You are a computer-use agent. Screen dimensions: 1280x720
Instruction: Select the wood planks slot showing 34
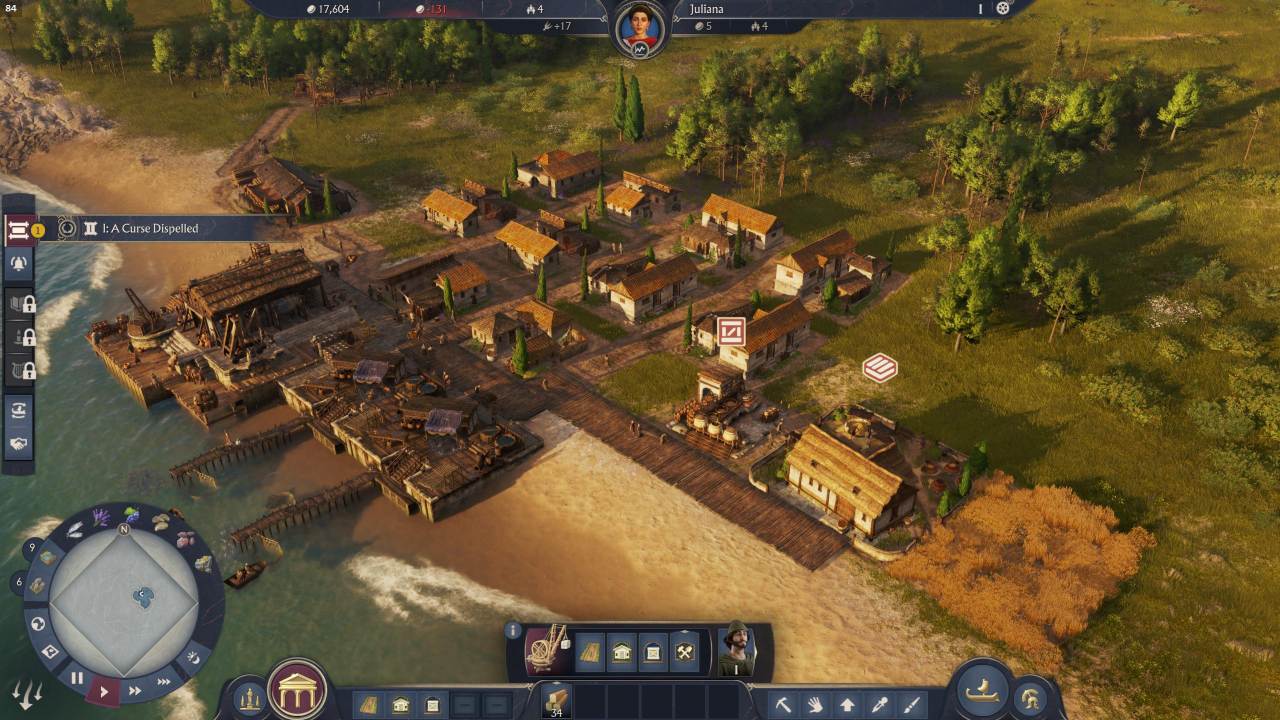(556, 700)
